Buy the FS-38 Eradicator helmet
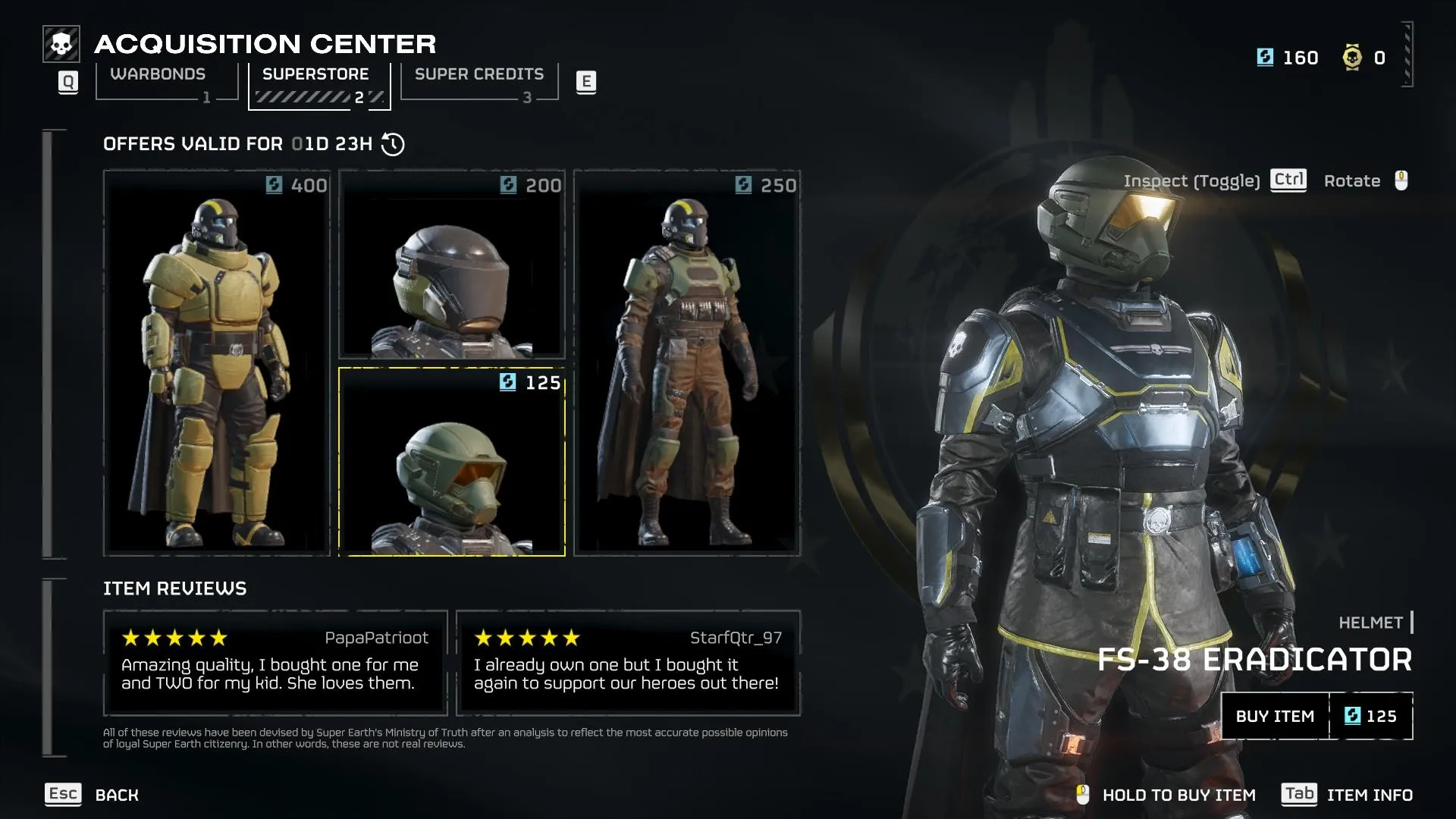 [1316, 716]
